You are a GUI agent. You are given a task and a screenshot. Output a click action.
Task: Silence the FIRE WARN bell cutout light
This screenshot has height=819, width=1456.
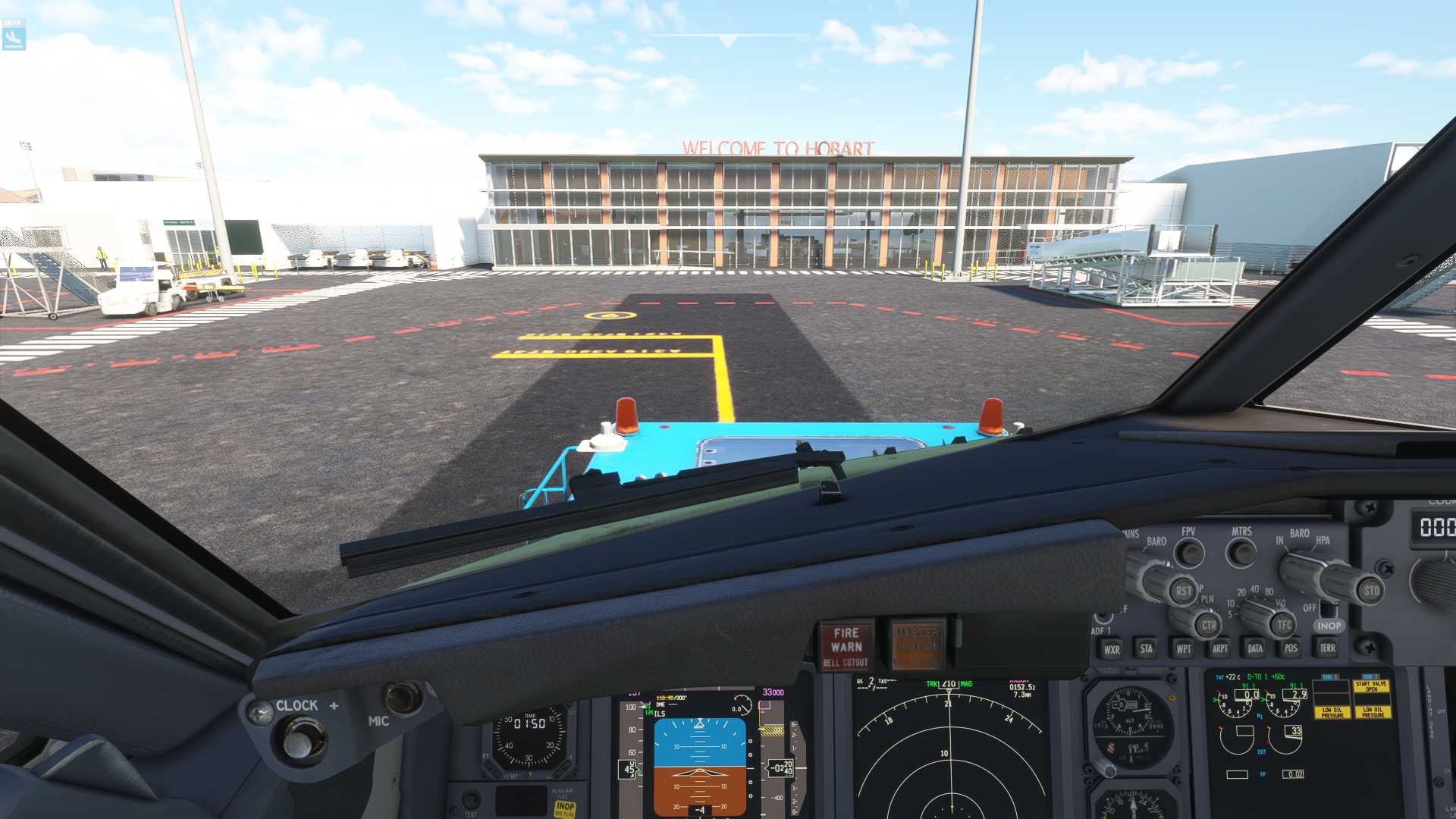point(846,646)
